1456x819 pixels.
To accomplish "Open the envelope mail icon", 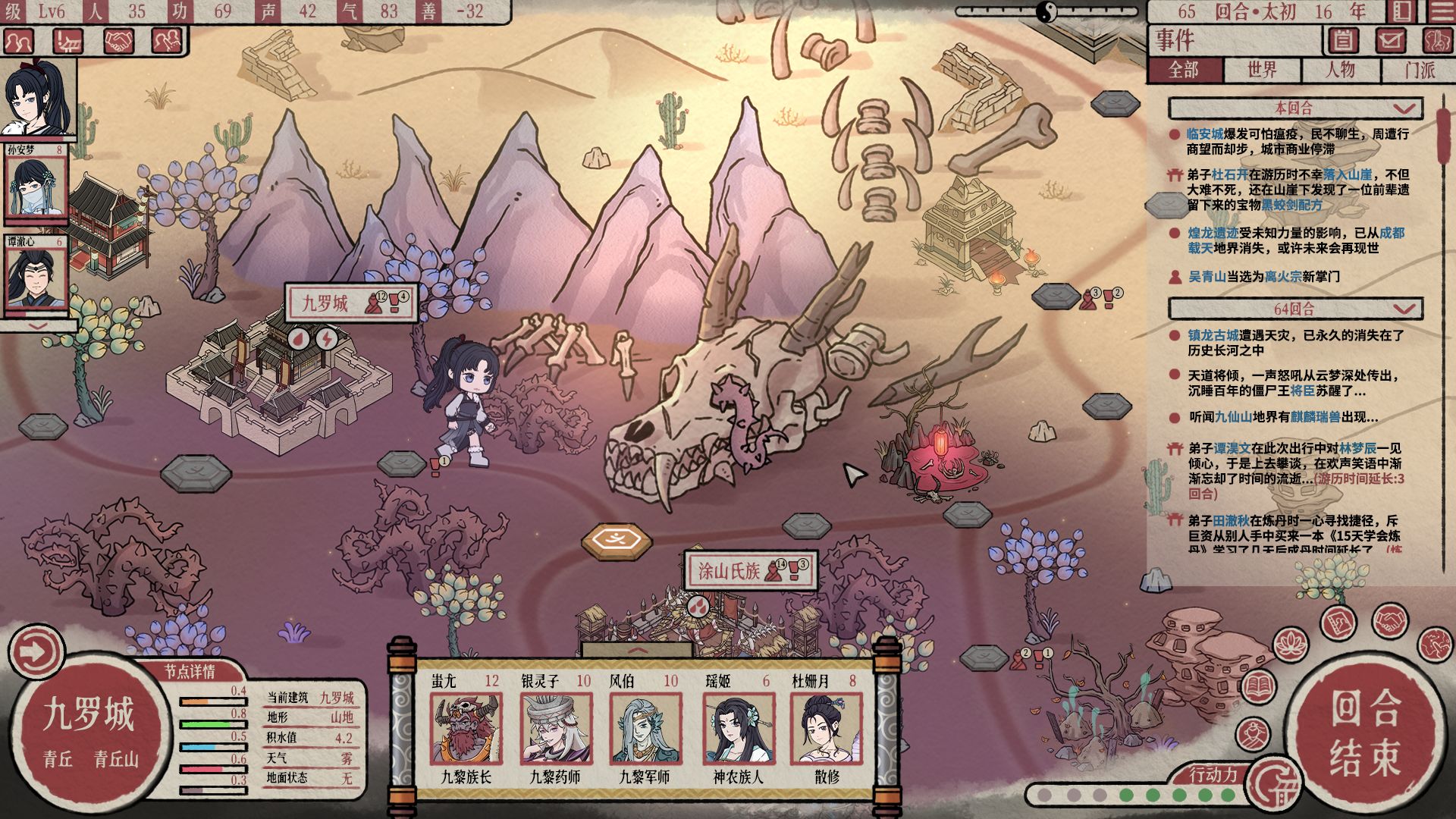I will (1389, 39).
